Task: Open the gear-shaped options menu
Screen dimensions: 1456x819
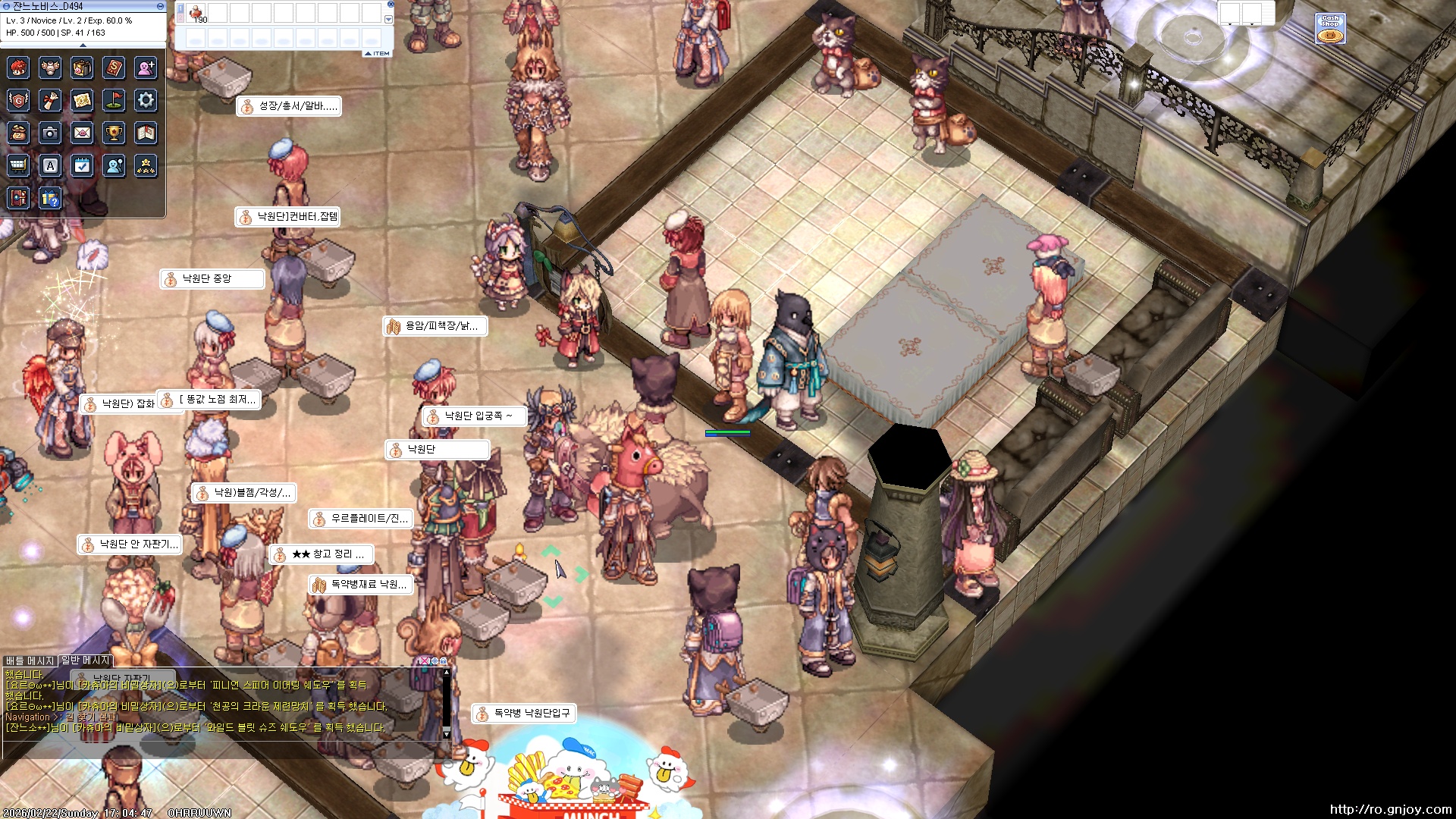Action: (146, 100)
